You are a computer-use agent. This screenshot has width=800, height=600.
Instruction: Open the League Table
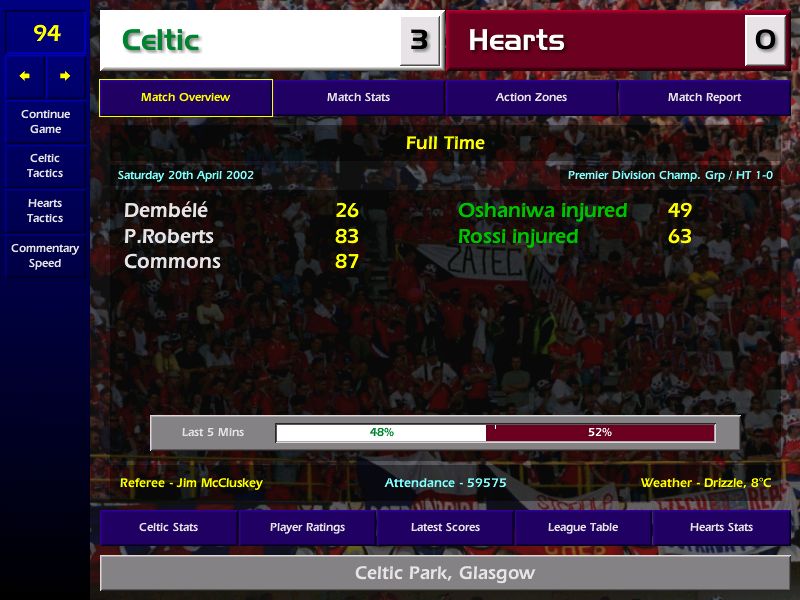[583, 527]
